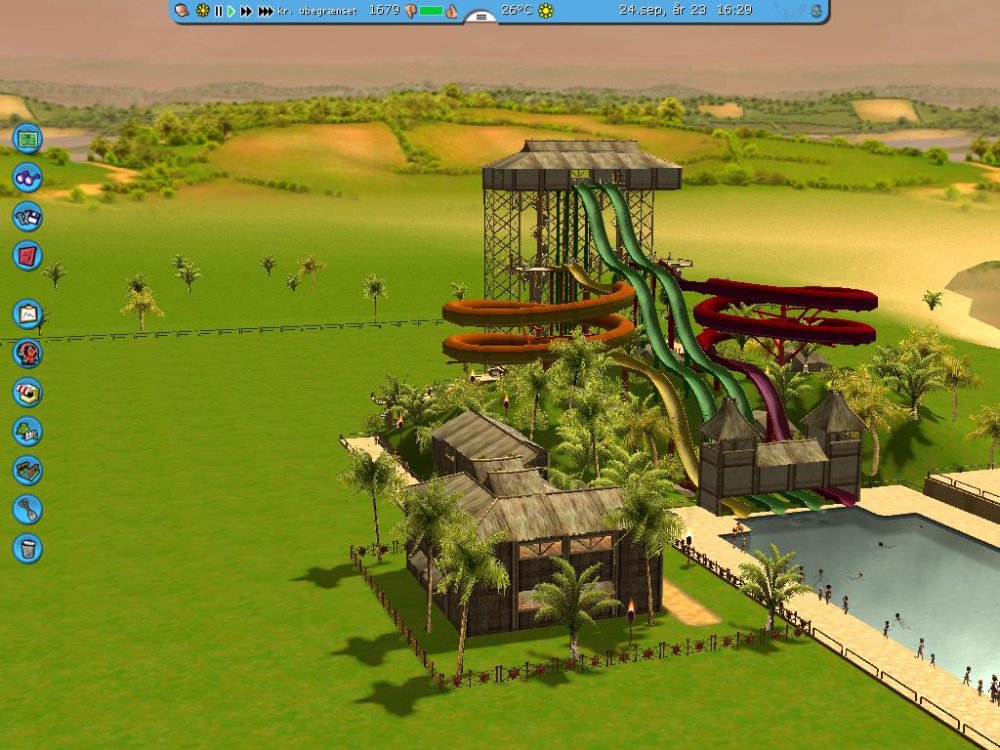Click the sun weather icon beside temperature
Viewport: 1000px width, 750px height.
545,11
